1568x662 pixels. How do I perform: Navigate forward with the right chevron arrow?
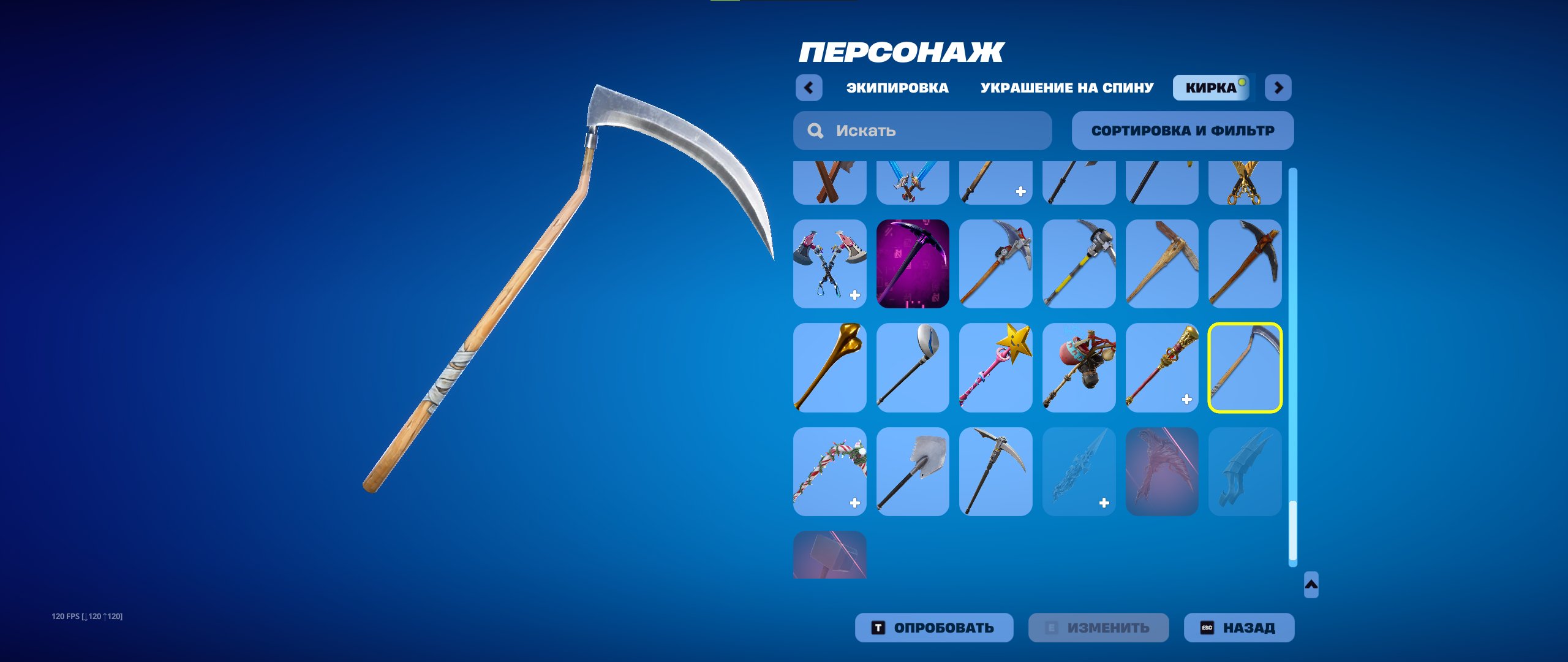pyautogui.click(x=1278, y=88)
